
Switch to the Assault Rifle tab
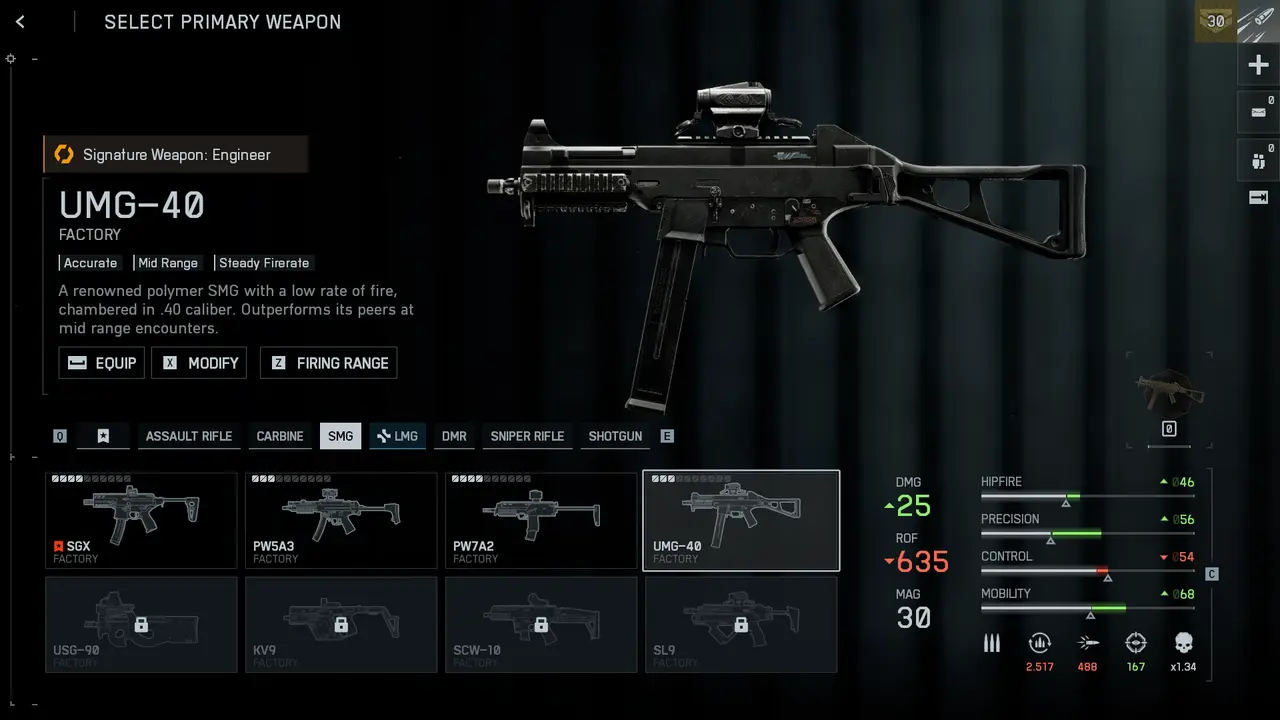pos(188,436)
